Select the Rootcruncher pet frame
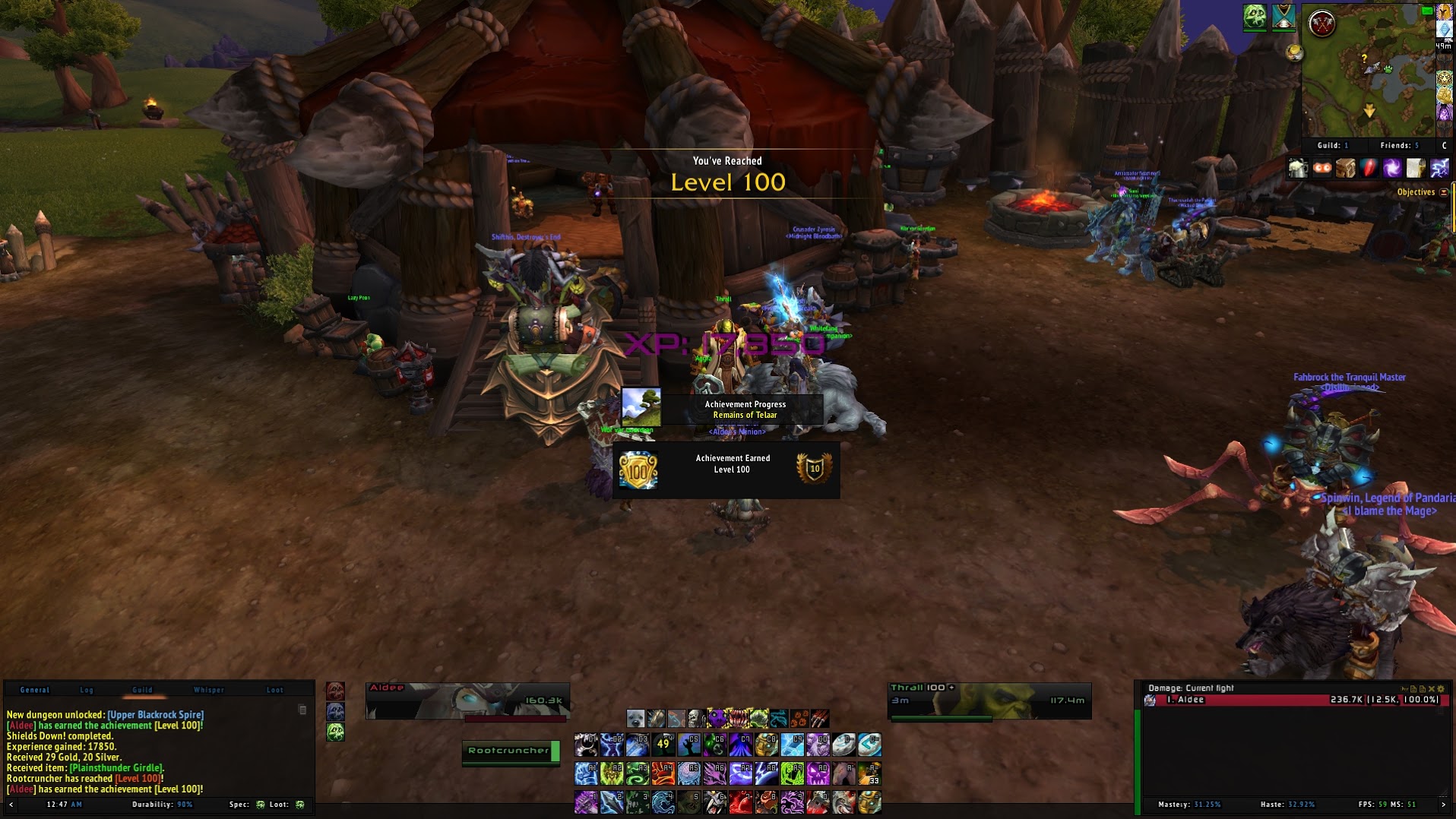Image resolution: width=1456 pixels, height=819 pixels. (511, 751)
